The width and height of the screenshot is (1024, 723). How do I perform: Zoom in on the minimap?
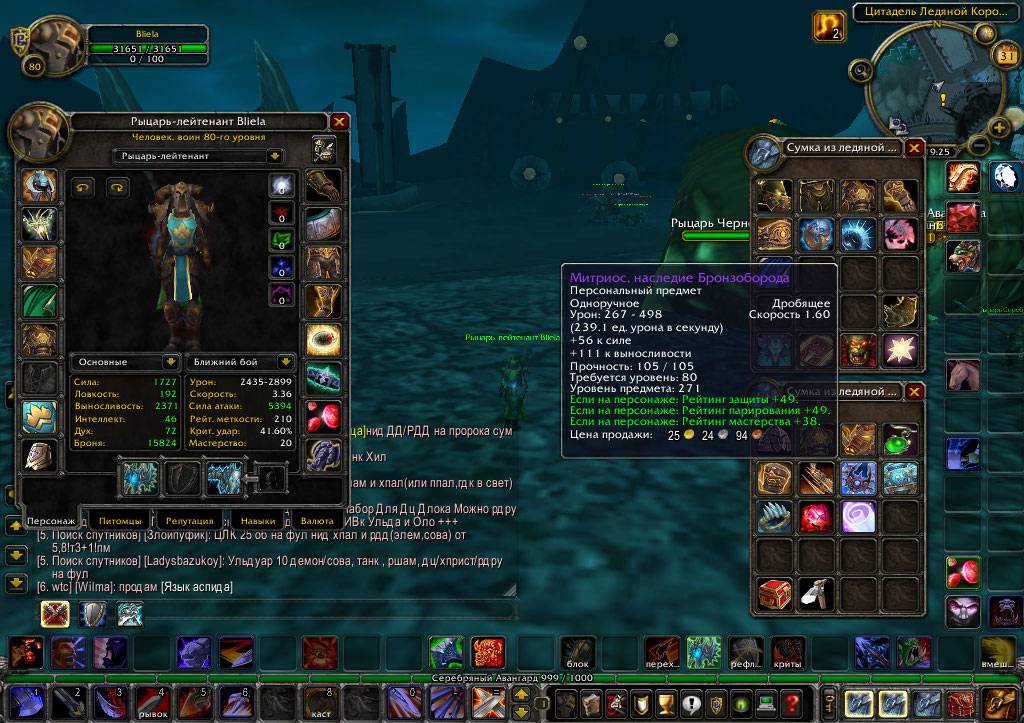(x=1000, y=127)
